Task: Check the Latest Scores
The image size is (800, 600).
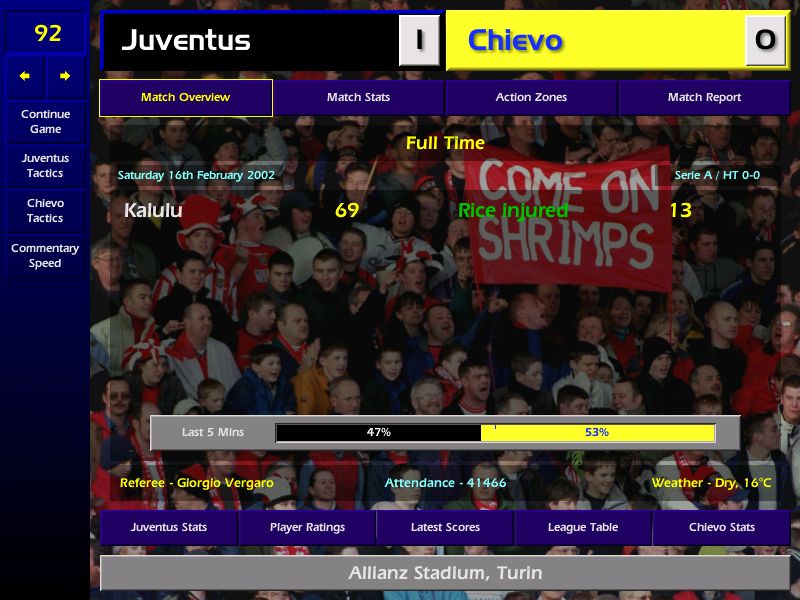Action: (x=445, y=527)
